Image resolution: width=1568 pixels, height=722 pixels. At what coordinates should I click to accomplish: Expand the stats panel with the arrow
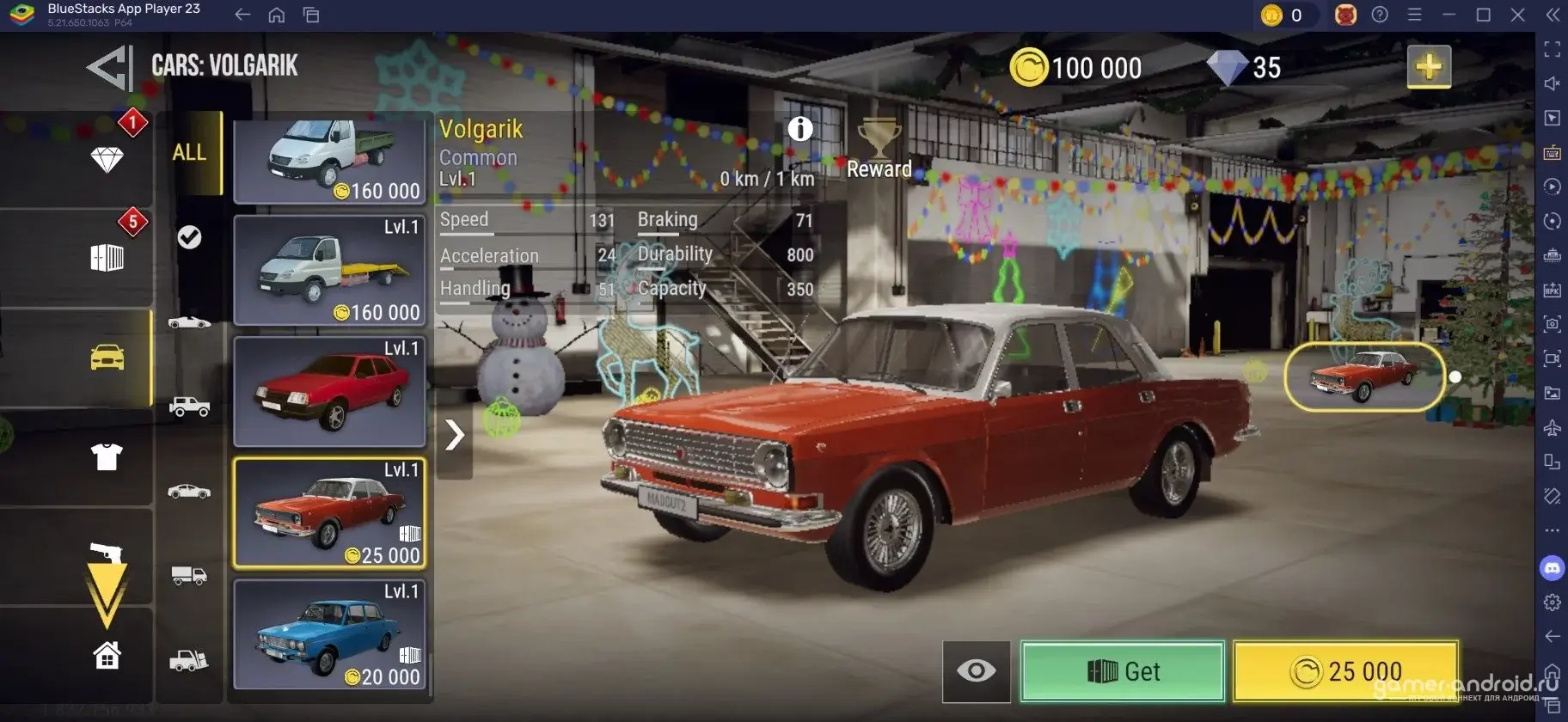click(454, 435)
